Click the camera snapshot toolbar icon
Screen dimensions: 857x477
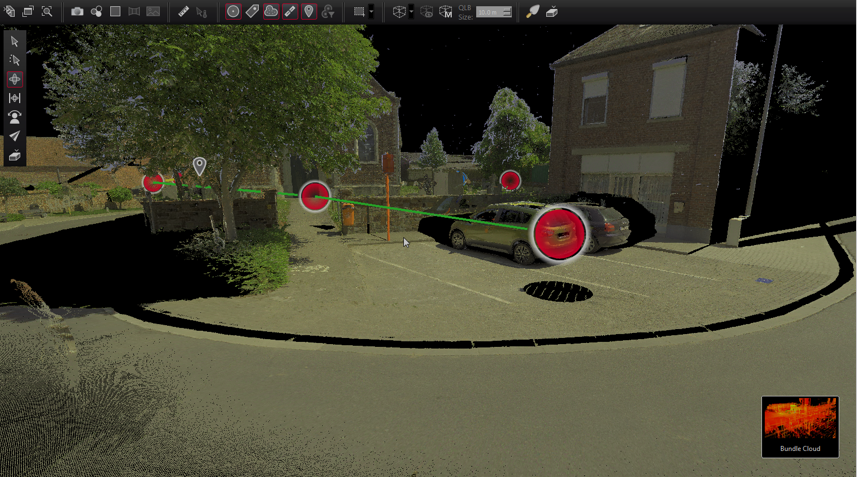pos(77,12)
